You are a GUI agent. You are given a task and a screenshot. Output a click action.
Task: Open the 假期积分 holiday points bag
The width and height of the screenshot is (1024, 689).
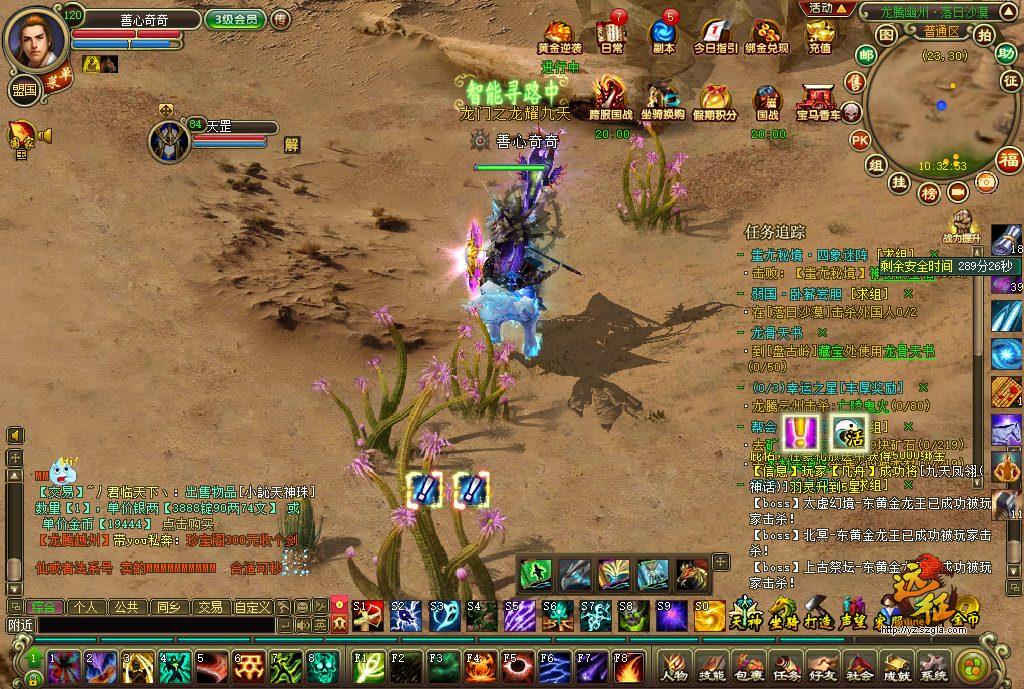[x=714, y=98]
